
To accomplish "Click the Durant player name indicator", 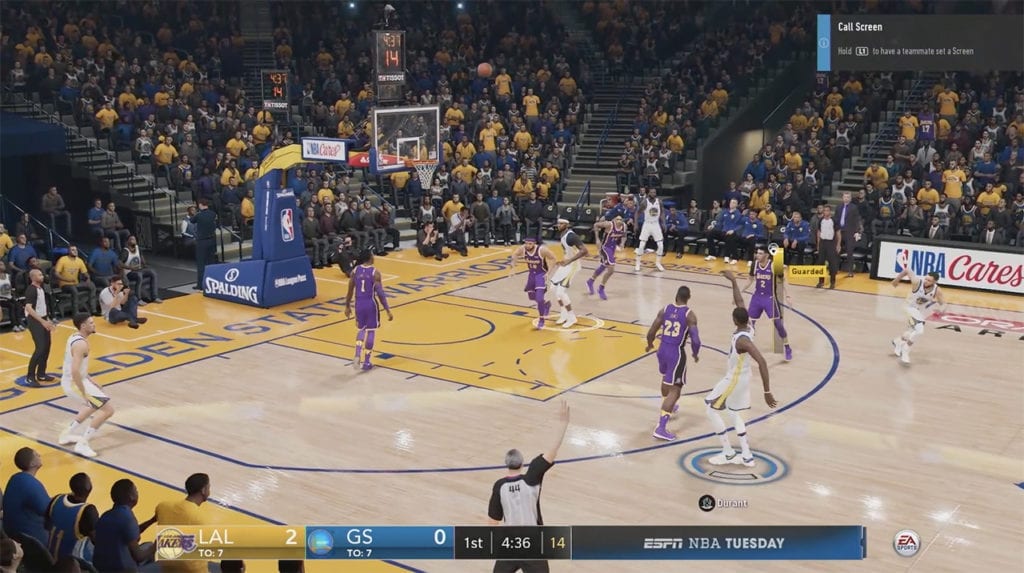I will coord(723,502).
